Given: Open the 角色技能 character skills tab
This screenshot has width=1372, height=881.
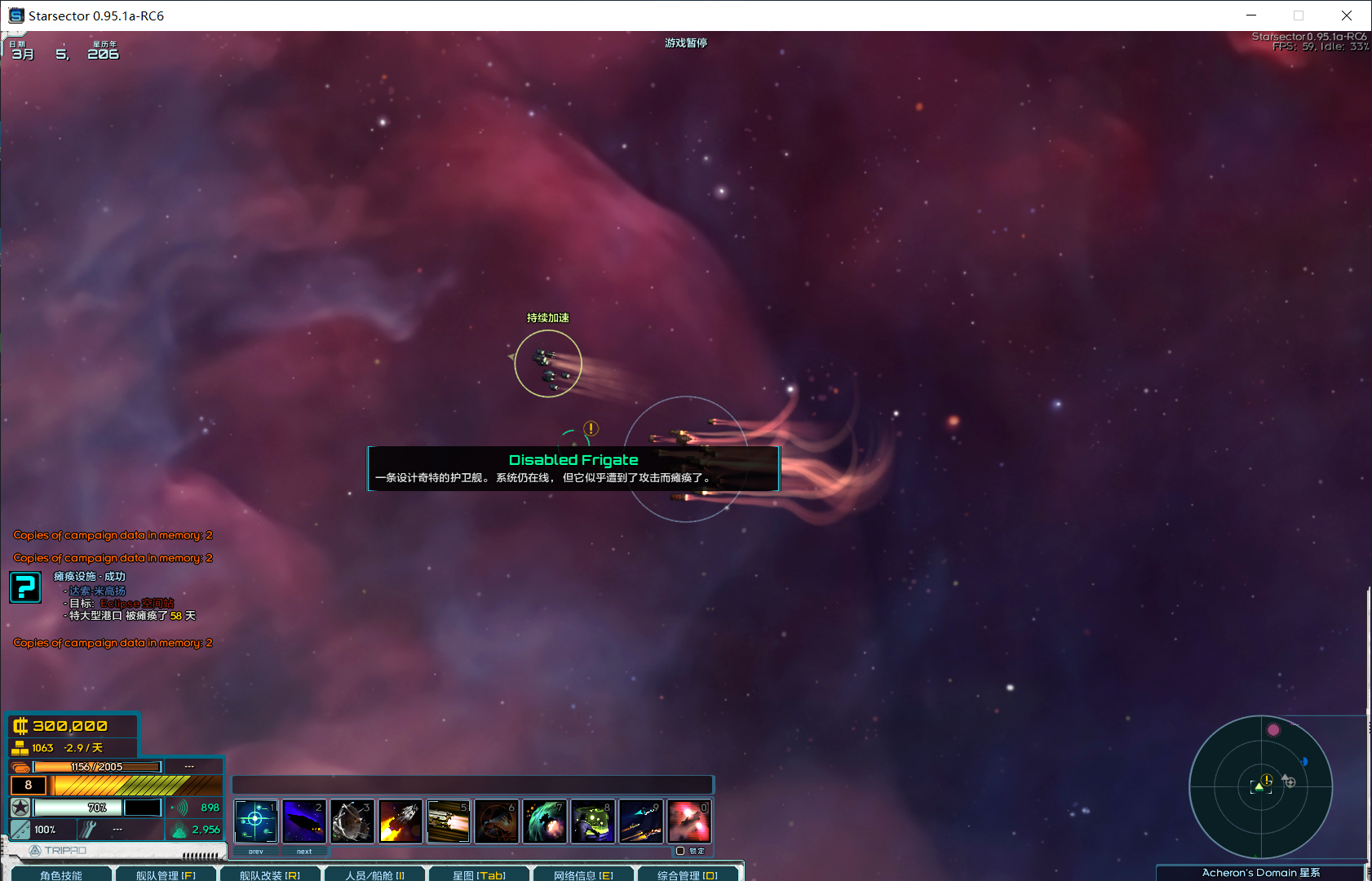Looking at the screenshot, I should coord(60,874).
